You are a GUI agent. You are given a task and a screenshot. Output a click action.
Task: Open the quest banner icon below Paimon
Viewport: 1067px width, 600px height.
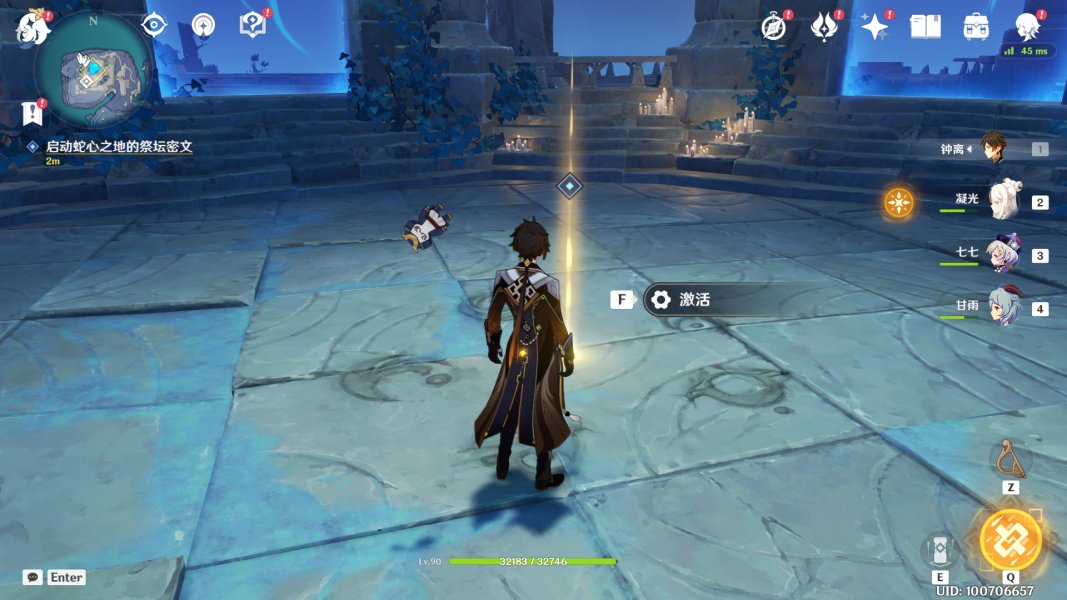tap(32, 112)
